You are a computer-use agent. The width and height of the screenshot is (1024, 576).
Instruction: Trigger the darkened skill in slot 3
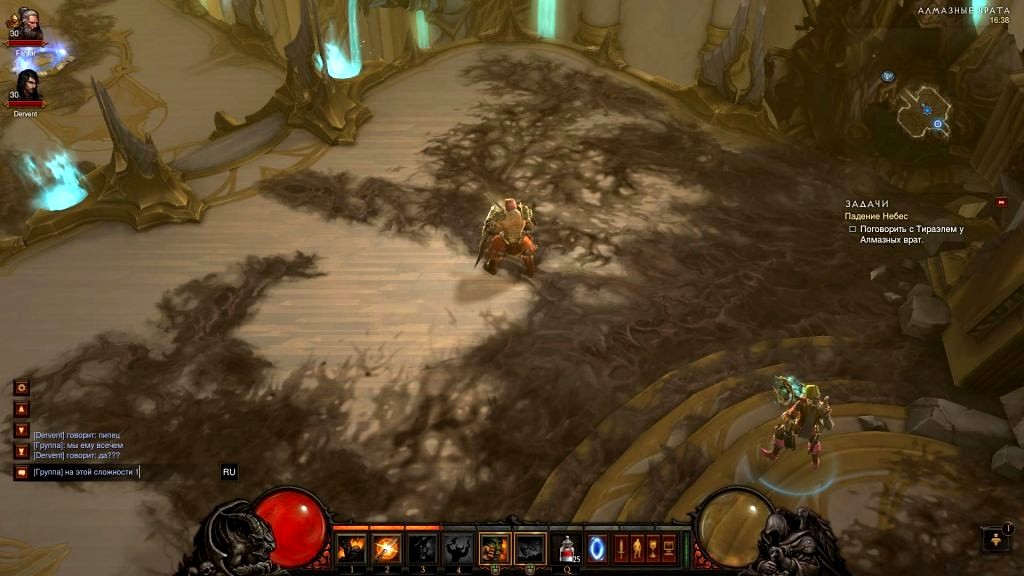pos(422,548)
